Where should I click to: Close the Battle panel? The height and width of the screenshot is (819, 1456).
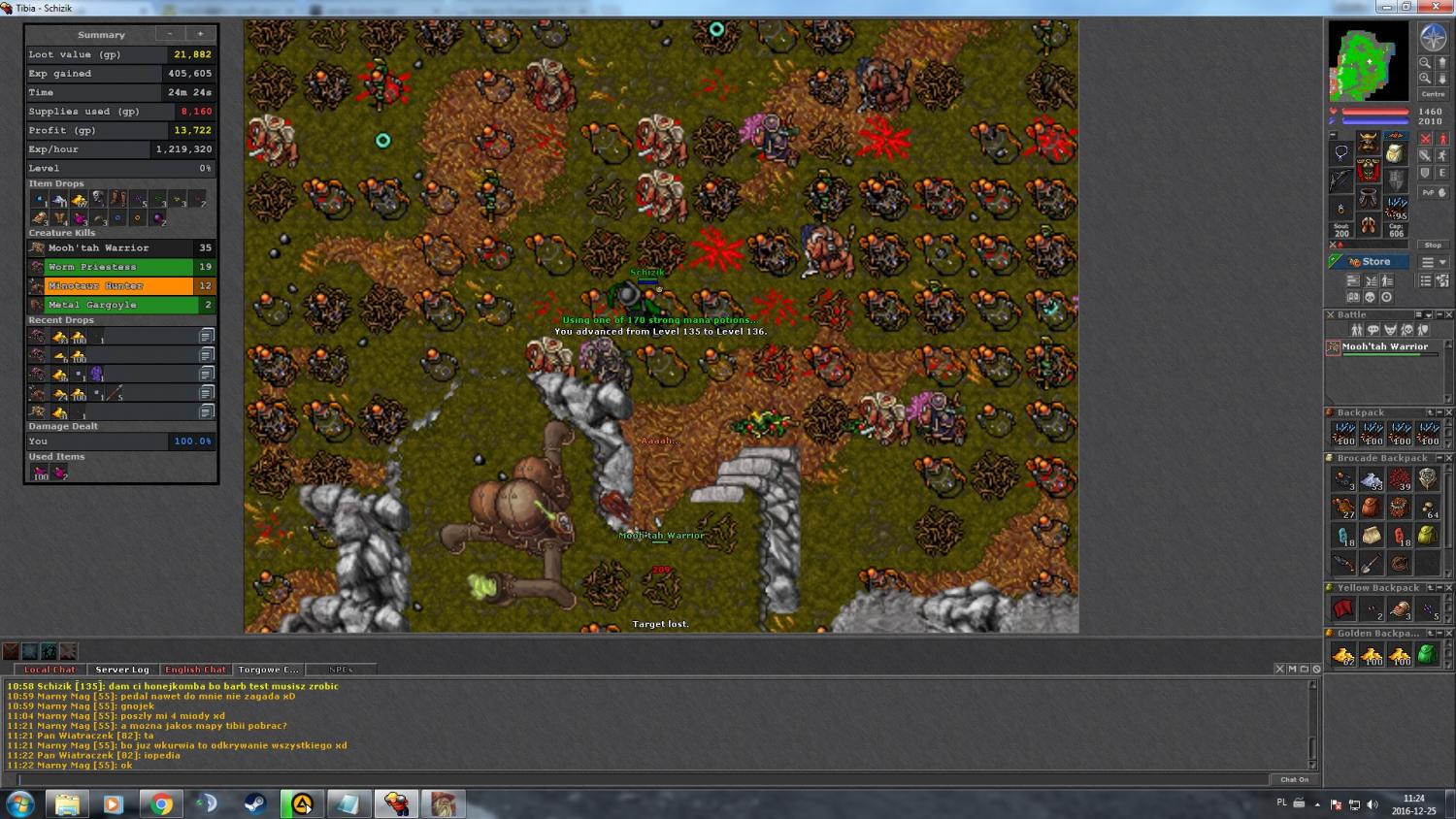pyautogui.click(x=1448, y=314)
